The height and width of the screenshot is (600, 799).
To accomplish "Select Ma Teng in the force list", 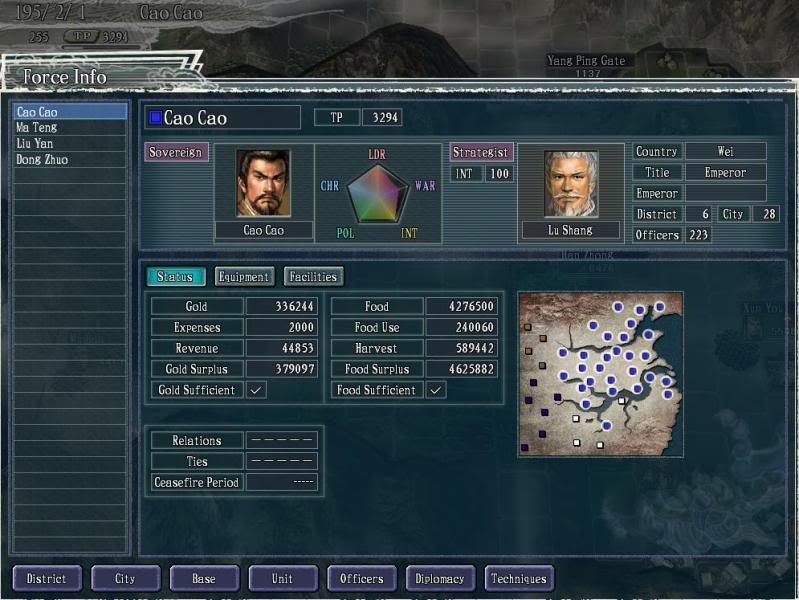I will (x=69, y=128).
